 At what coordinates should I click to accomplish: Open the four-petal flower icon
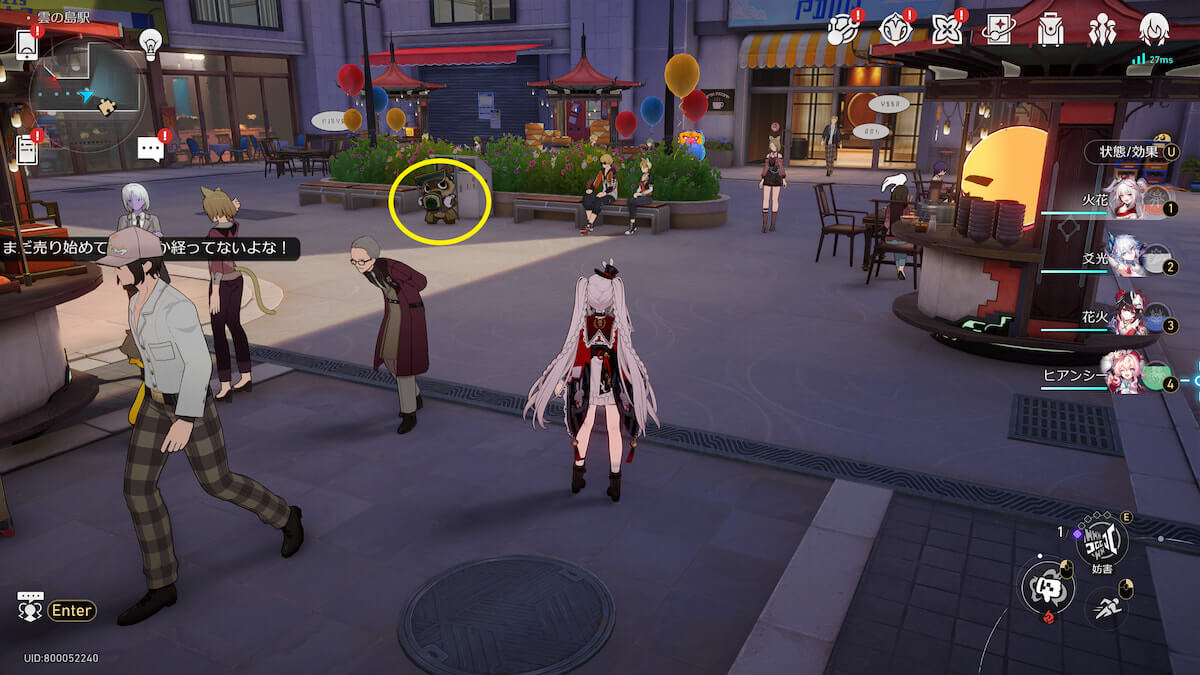coord(946,29)
